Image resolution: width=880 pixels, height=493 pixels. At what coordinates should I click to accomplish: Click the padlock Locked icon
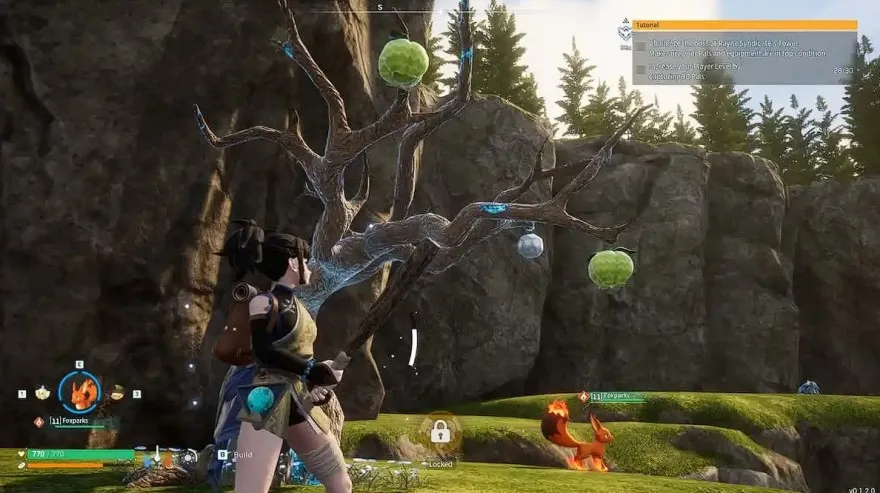click(x=439, y=432)
